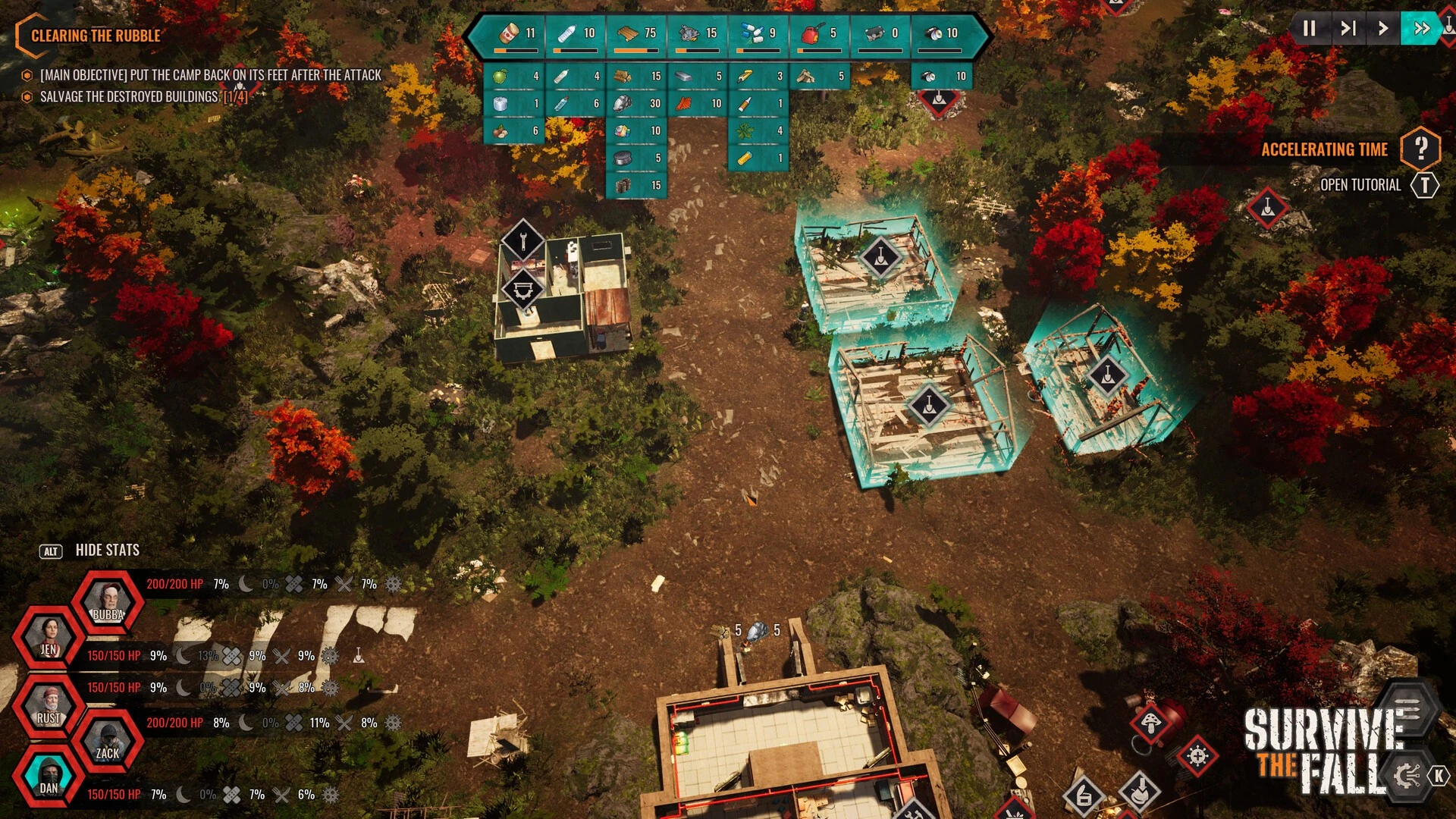Select Jen's character portrait

[x=49, y=637]
